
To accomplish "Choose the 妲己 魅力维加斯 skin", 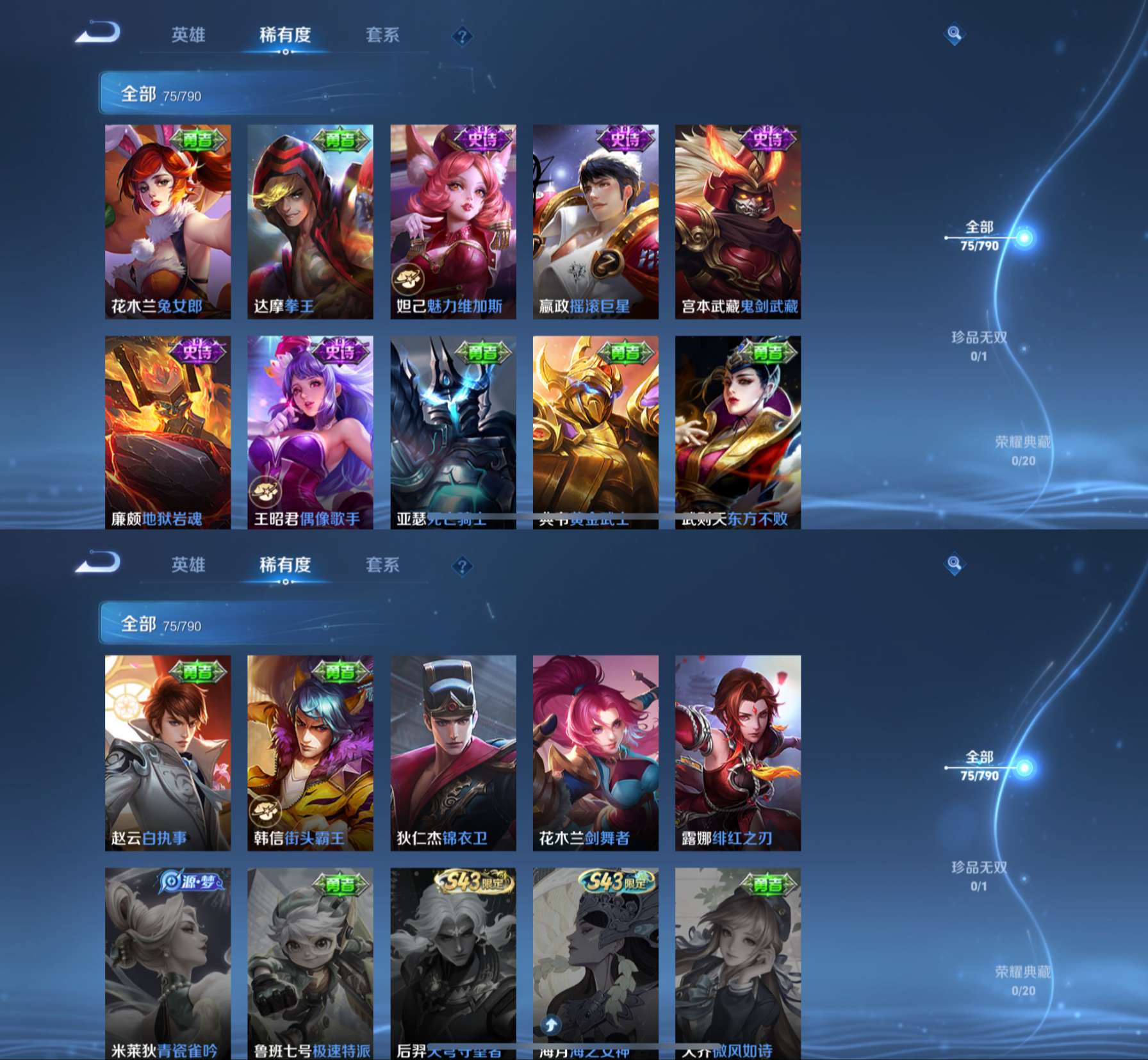I will (453, 221).
